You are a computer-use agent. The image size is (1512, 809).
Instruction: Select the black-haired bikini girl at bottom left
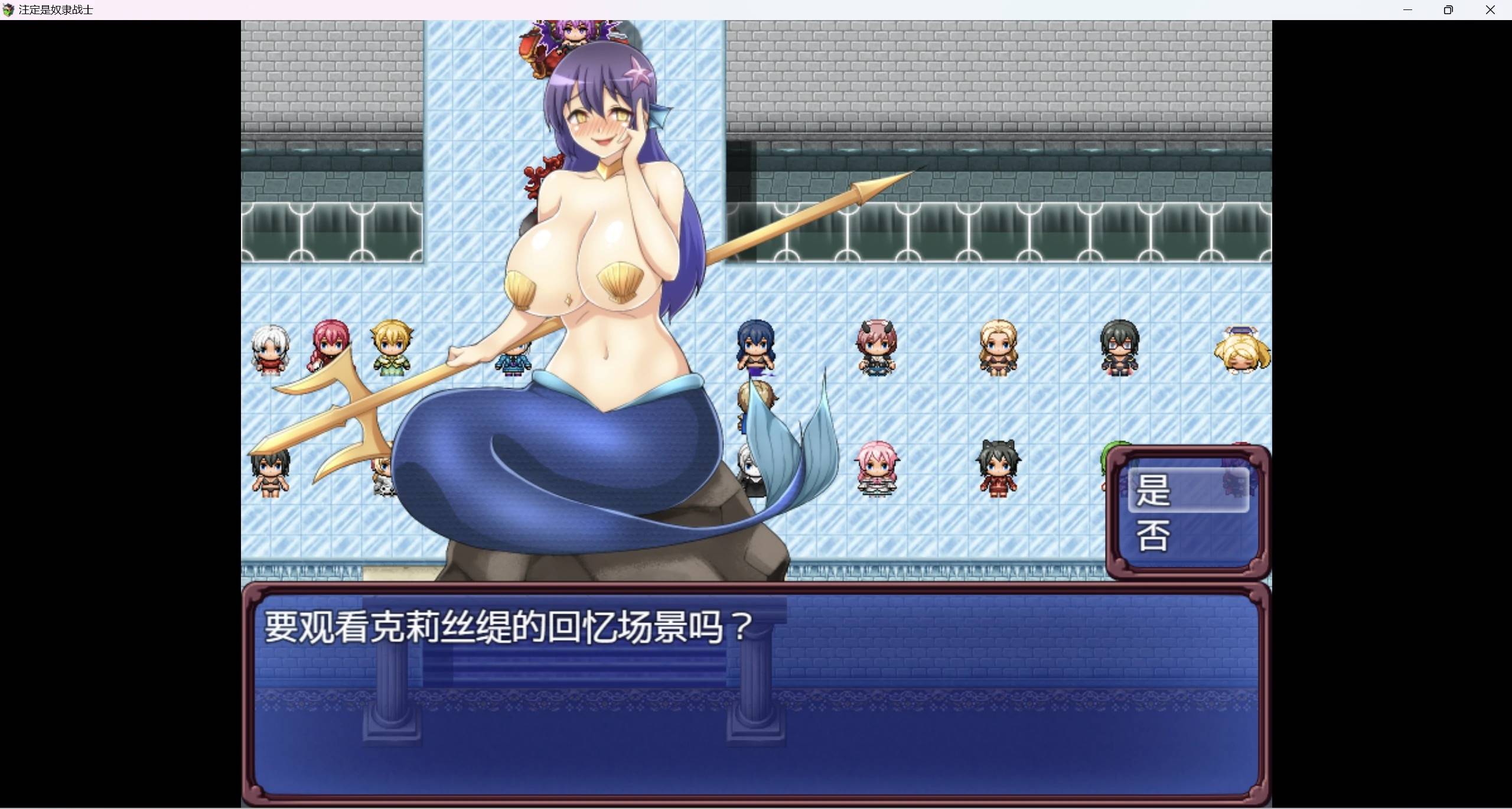(x=271, y=472)
